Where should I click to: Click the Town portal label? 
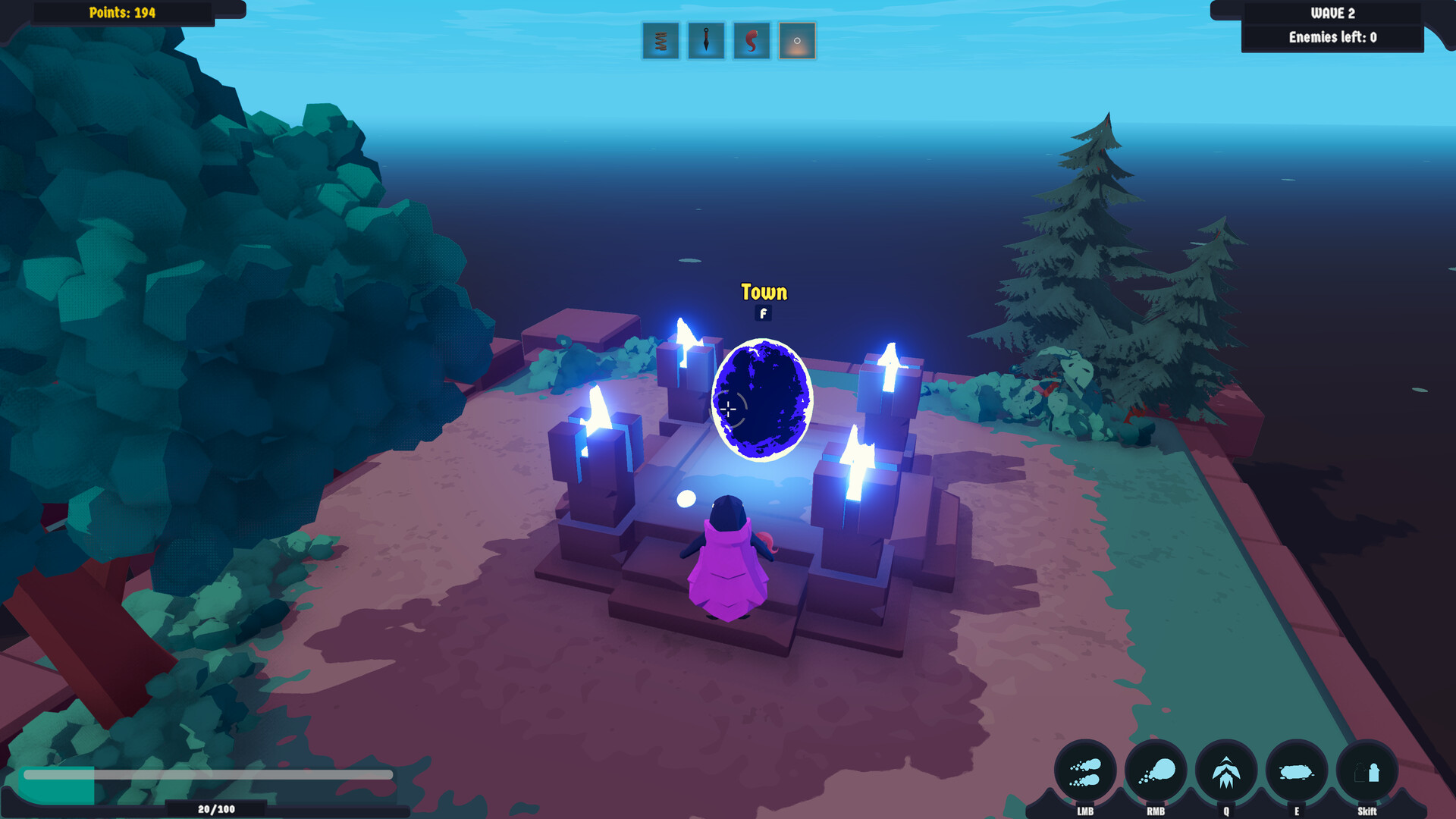click(x=764, y=292)
